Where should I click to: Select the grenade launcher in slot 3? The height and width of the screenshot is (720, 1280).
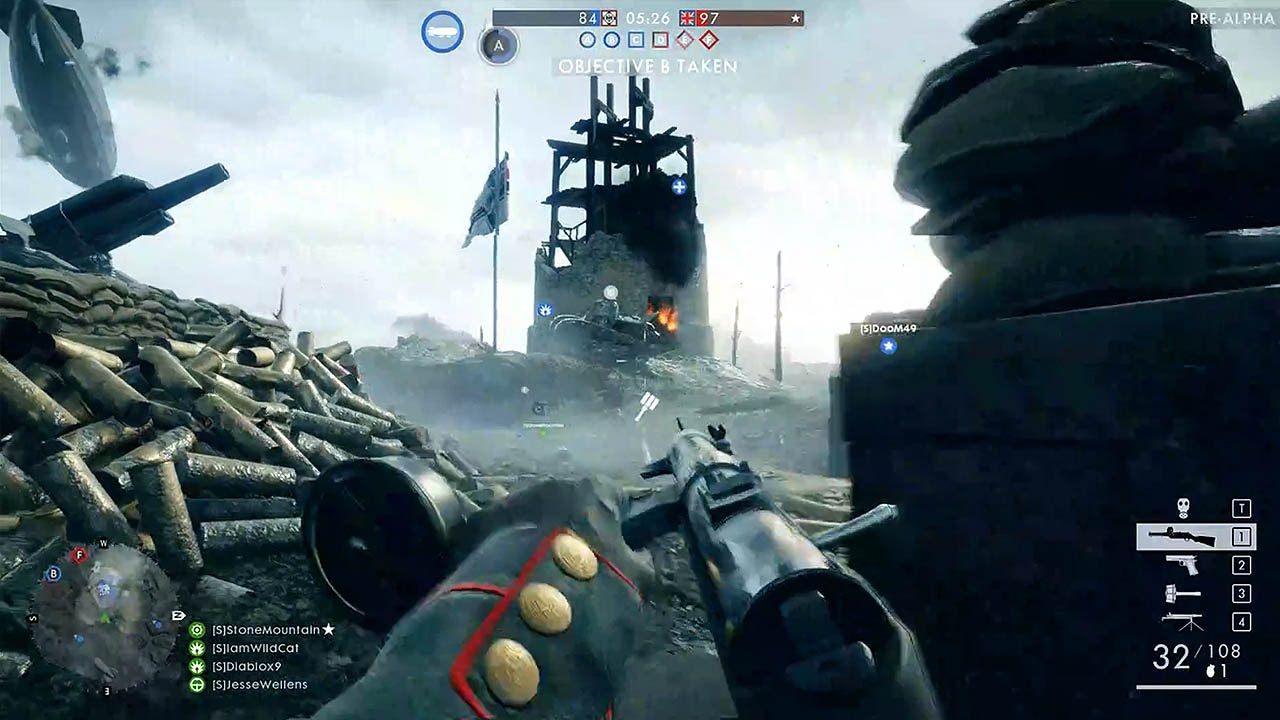[x=1183, y=593]
